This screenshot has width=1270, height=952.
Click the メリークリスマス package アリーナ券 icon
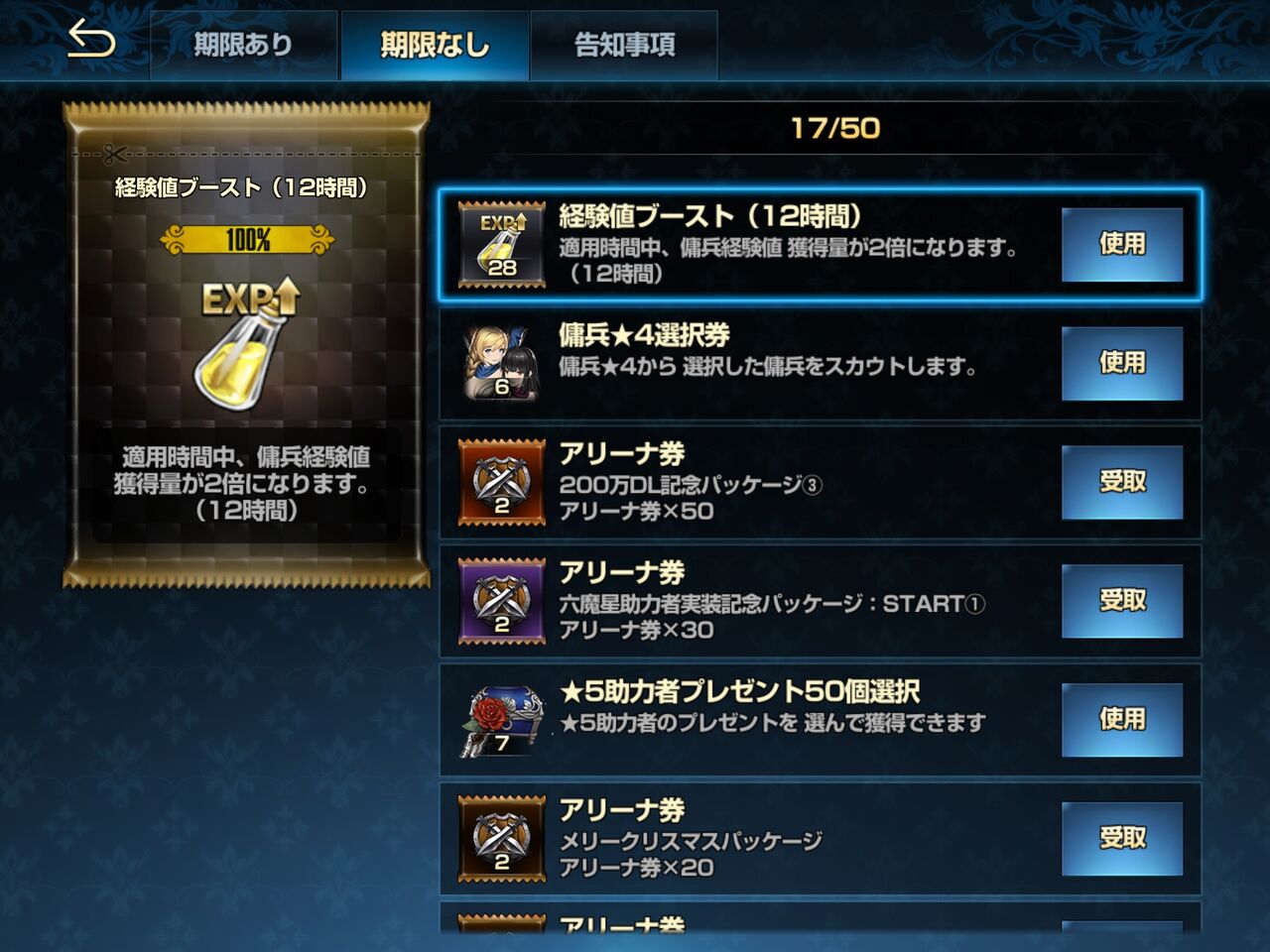coord(498,836)
